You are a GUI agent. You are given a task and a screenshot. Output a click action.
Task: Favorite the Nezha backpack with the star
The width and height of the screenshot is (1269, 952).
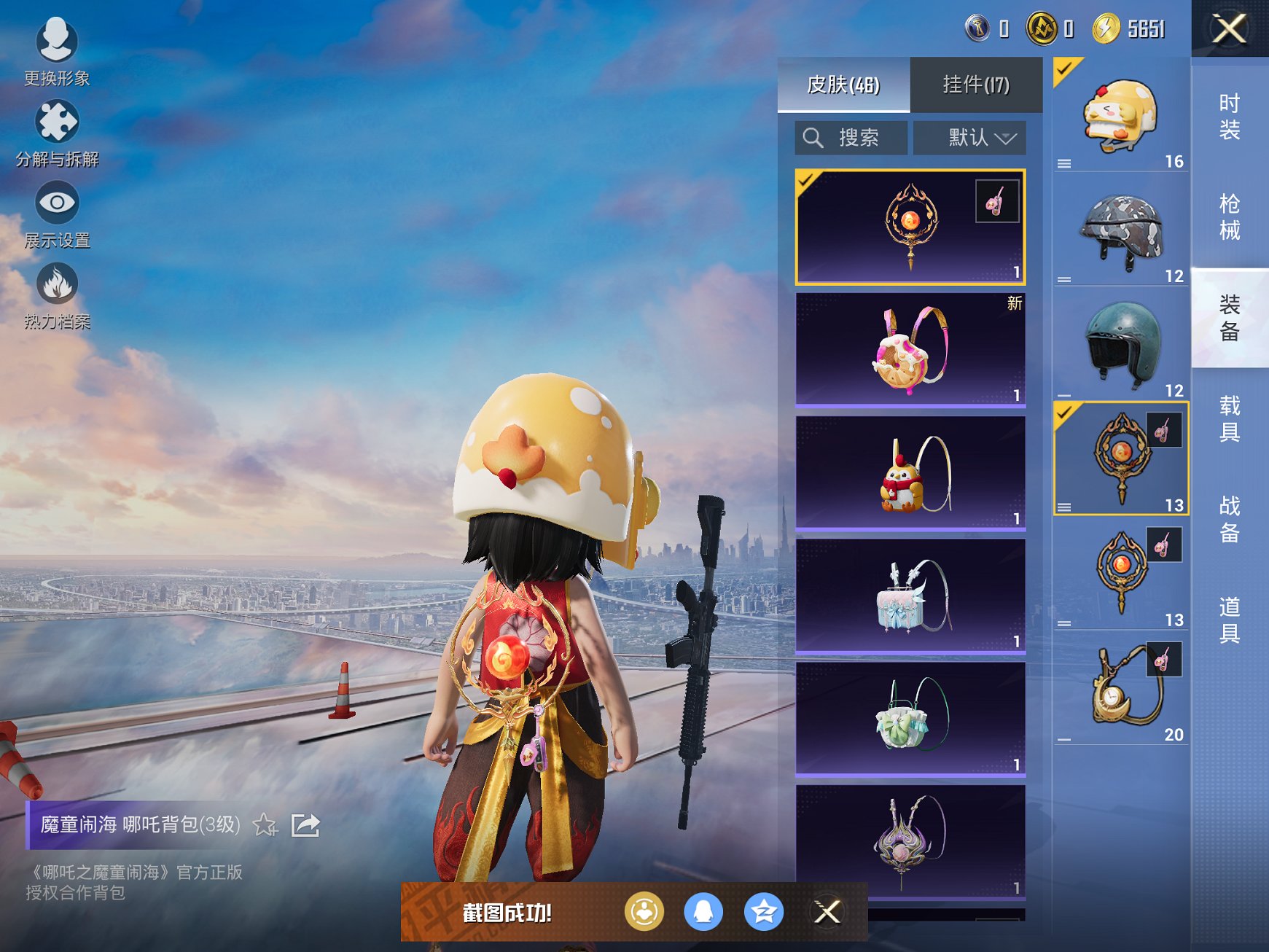pyautogui.click(x=265, y=825)
